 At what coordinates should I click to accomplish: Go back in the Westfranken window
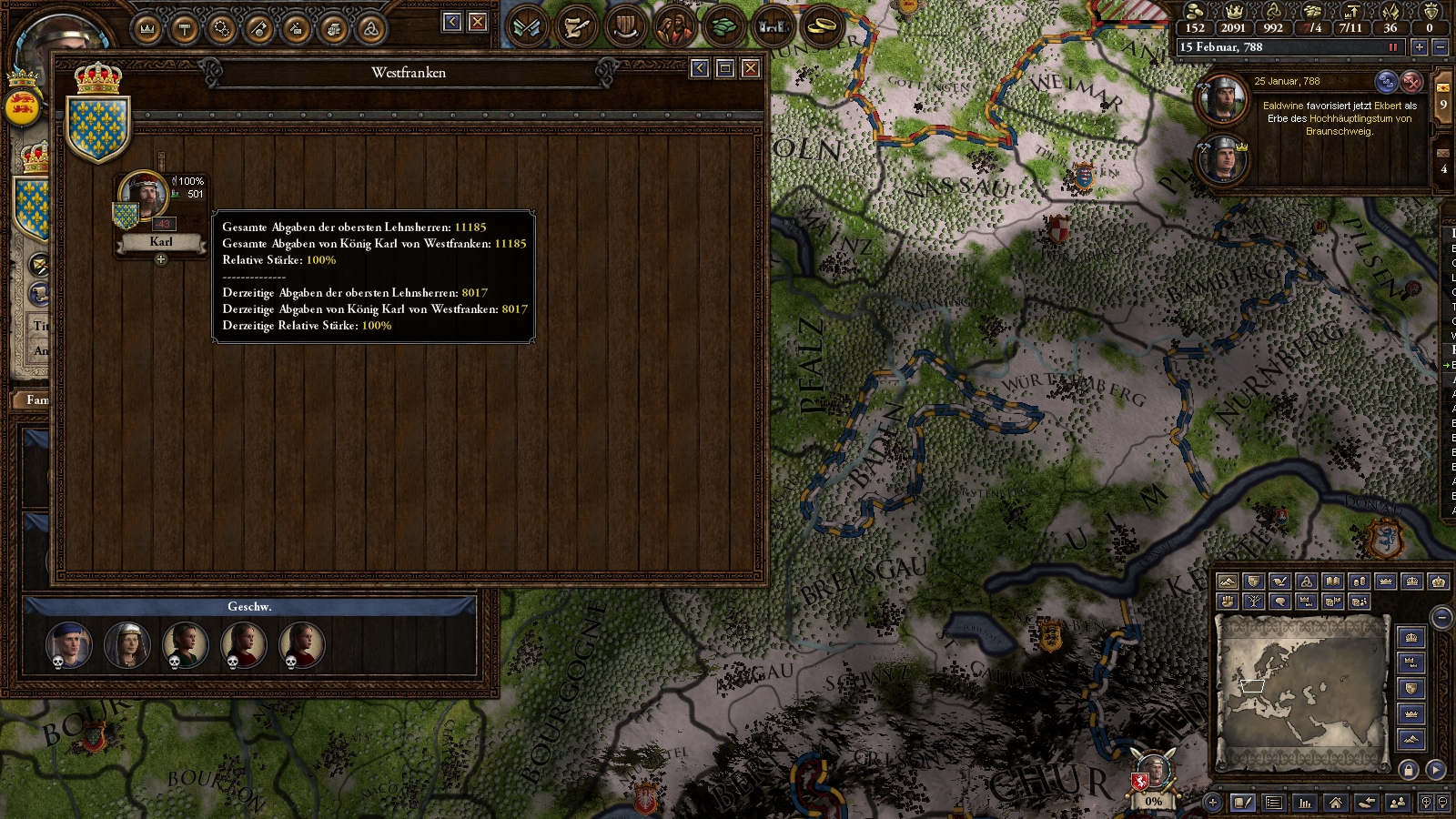(x=699, y=68)
